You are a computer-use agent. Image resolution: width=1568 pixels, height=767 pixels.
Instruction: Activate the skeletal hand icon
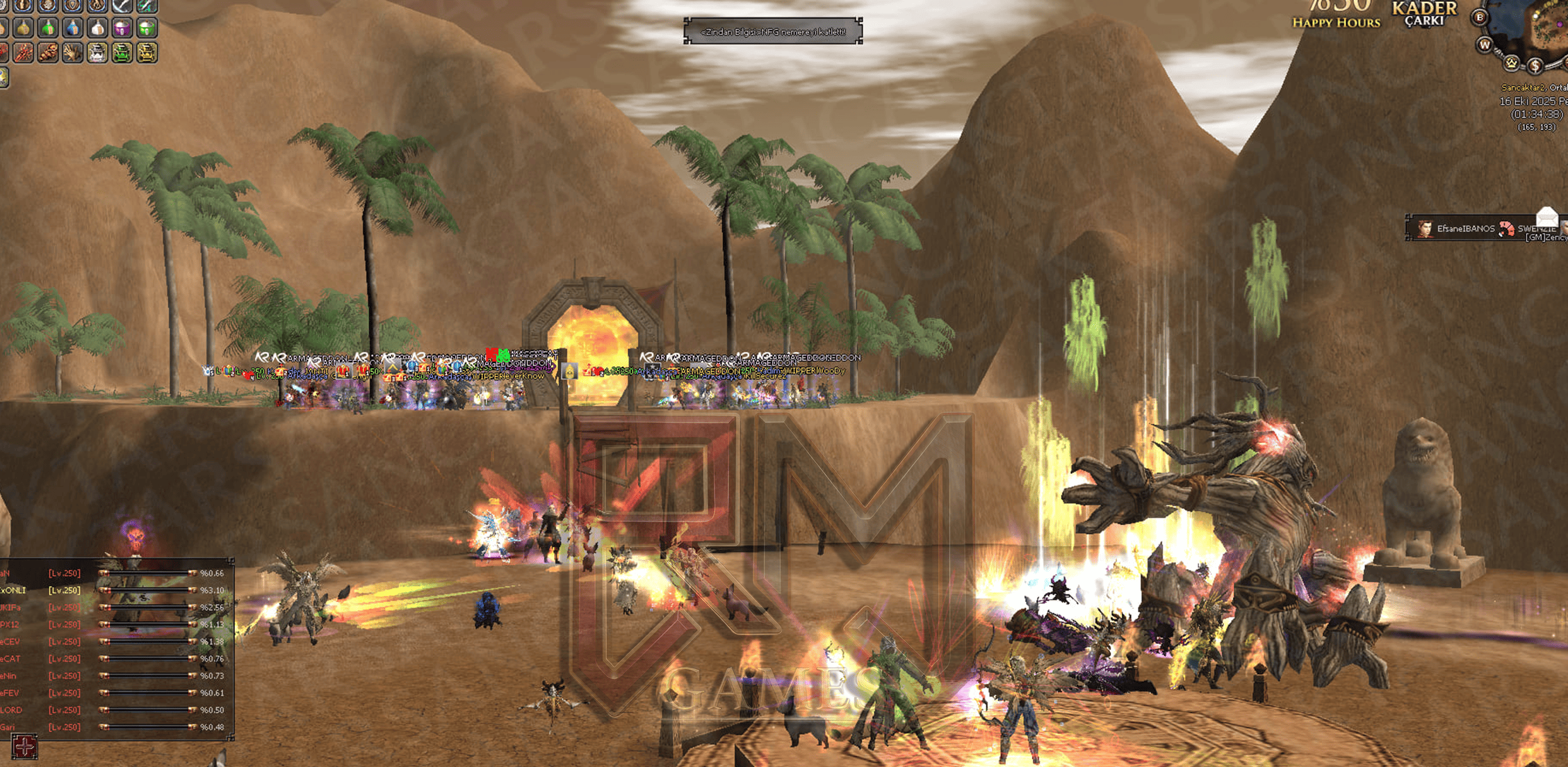pos(72,53)
